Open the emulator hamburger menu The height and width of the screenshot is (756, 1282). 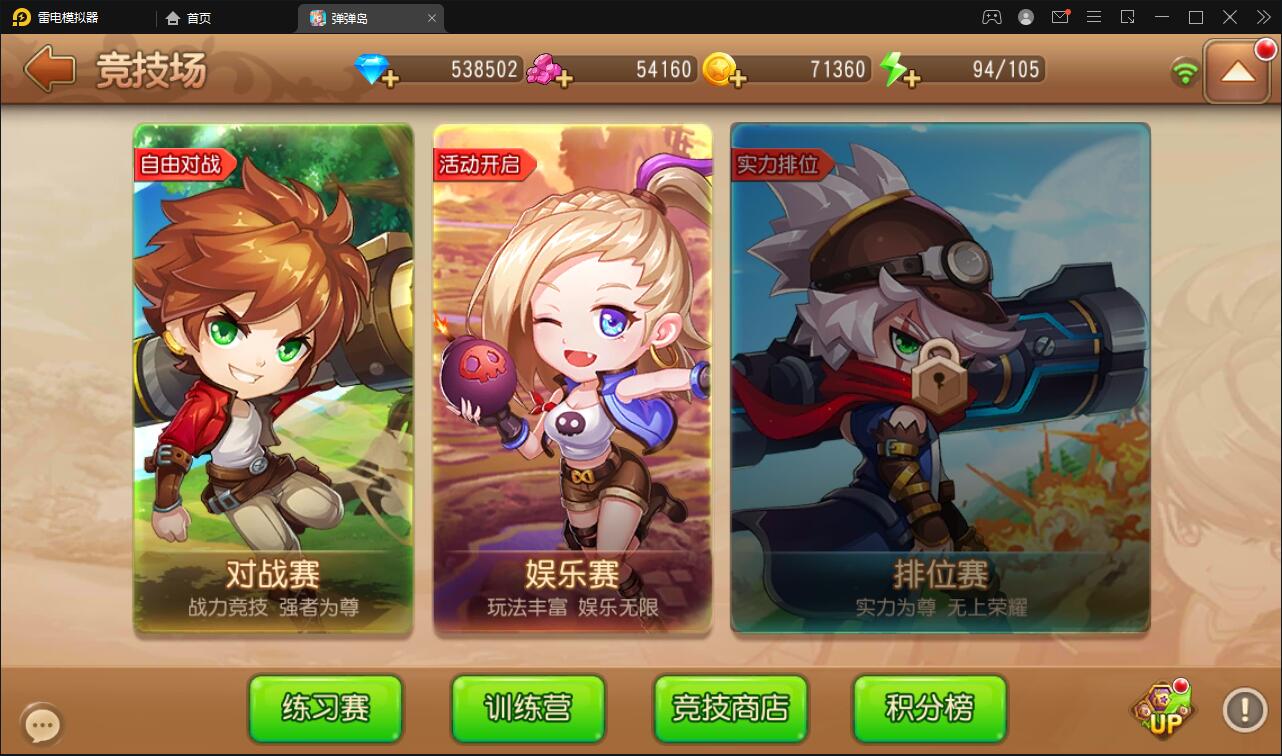pyautogui.click(x=1094, y=17)
